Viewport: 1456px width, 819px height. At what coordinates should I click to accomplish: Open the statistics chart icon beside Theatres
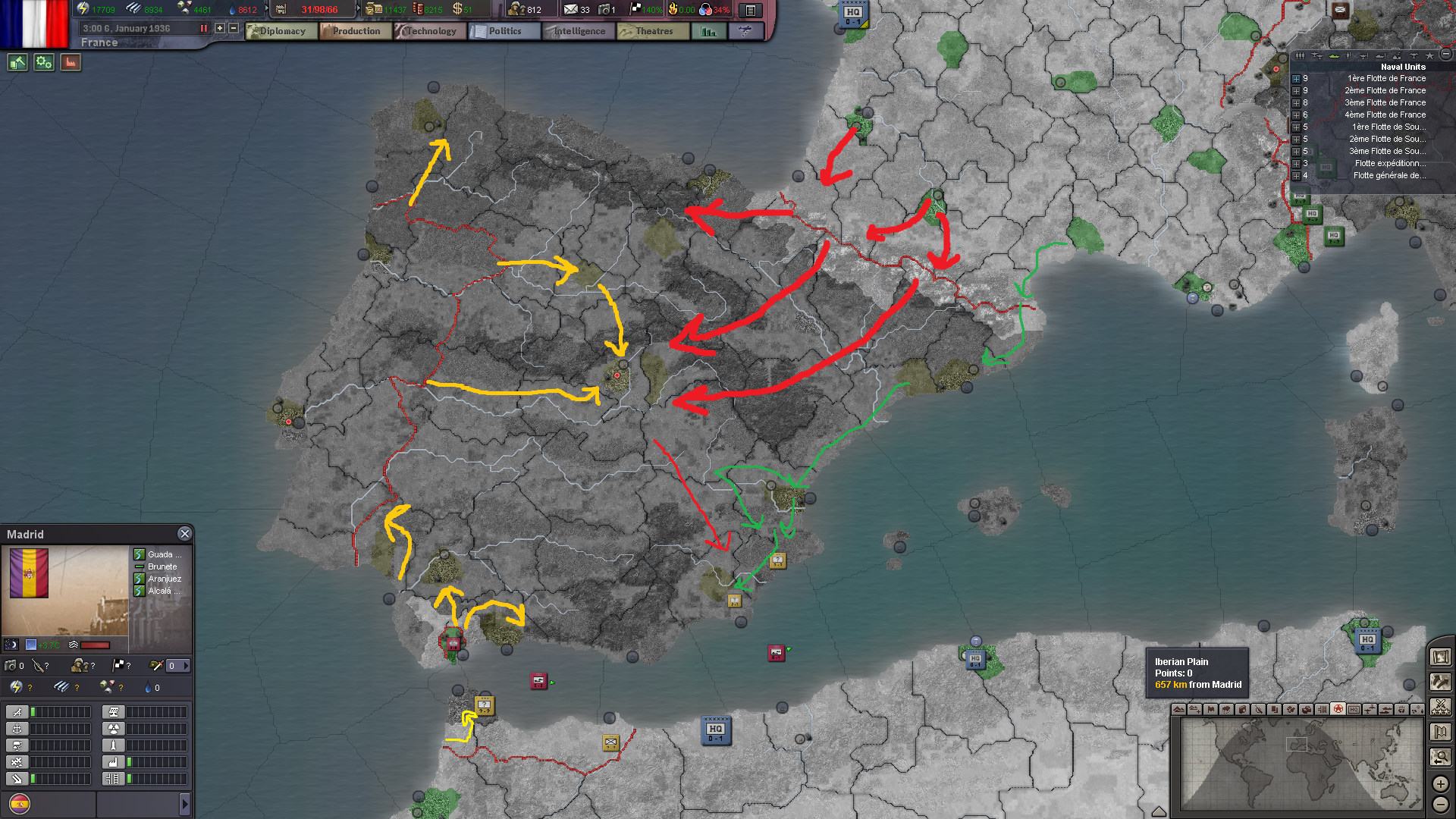coord(708,31)
